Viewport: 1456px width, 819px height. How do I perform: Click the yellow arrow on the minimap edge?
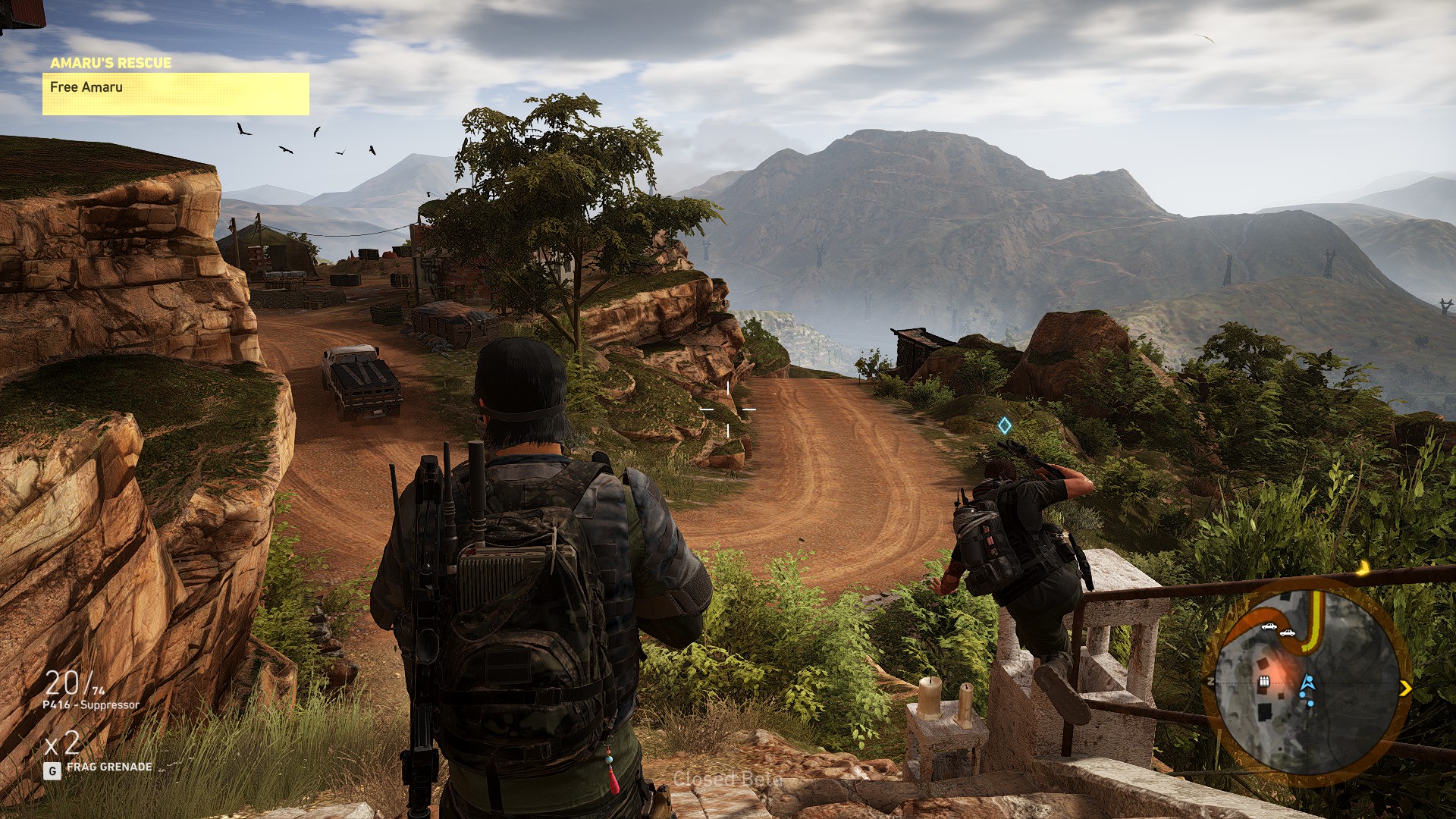pos(1405,689)
